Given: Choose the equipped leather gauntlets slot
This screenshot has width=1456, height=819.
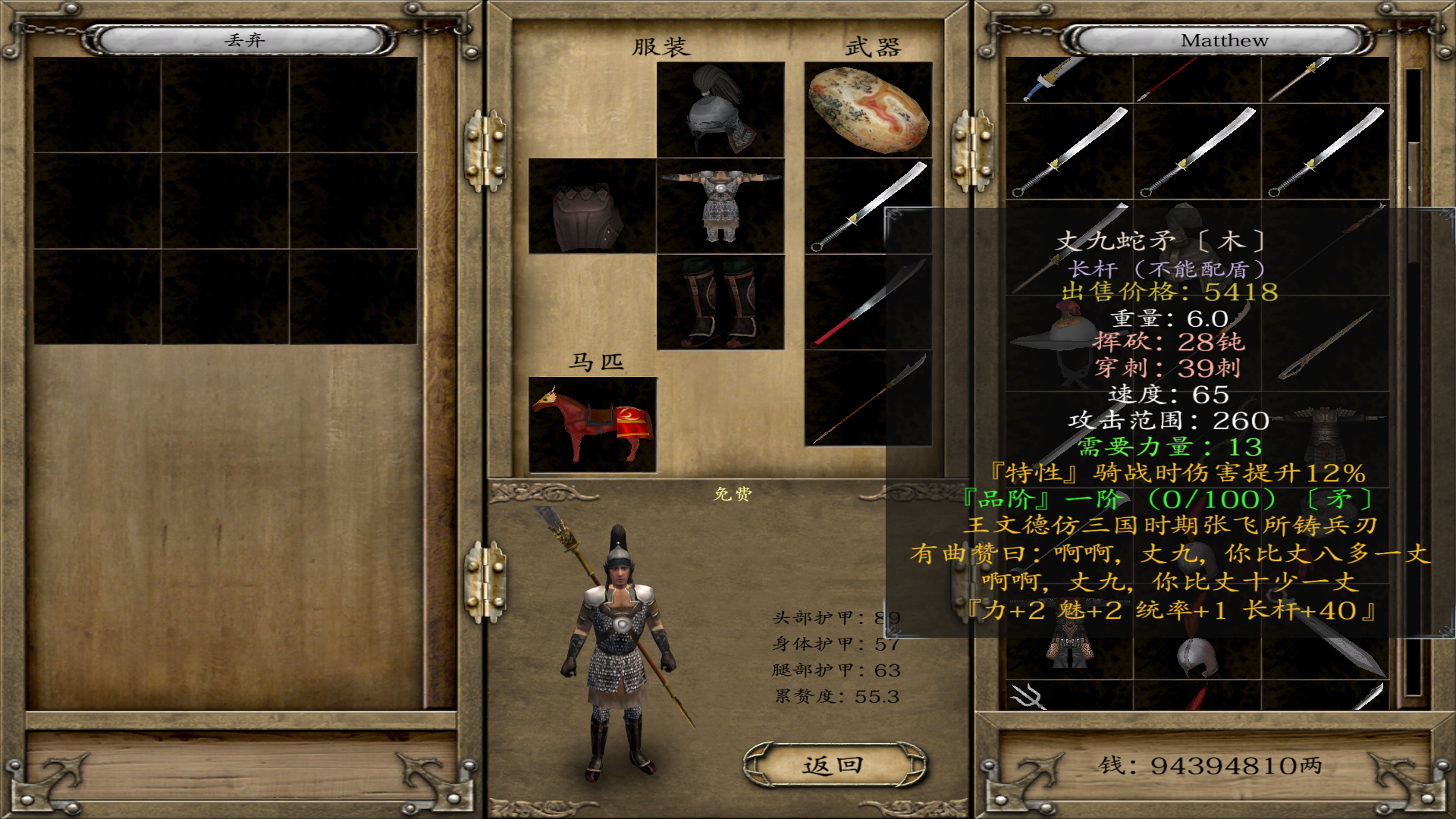Looking at the screenshot, I should pyautogui.click(x=591, y=206).
